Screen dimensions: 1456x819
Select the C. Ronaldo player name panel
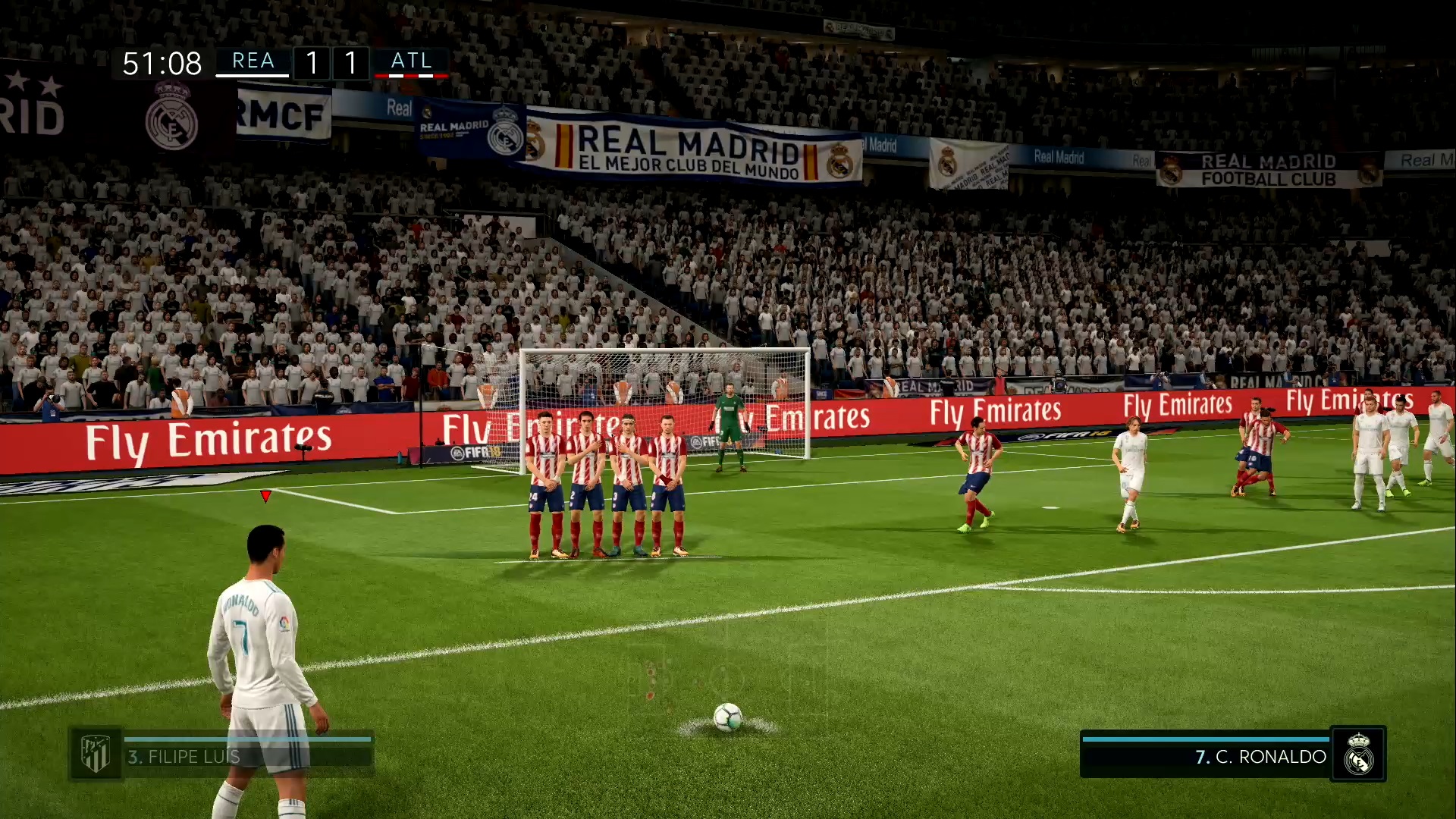(1206, 756)
